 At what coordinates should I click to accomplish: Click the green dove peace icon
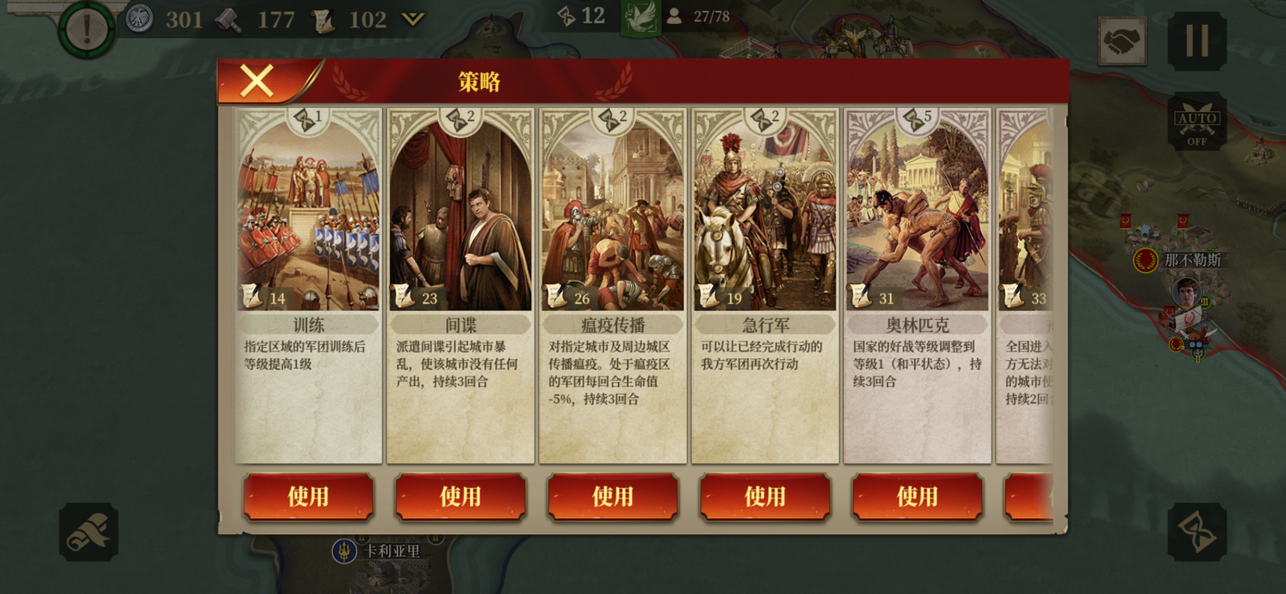click(640, 17)
